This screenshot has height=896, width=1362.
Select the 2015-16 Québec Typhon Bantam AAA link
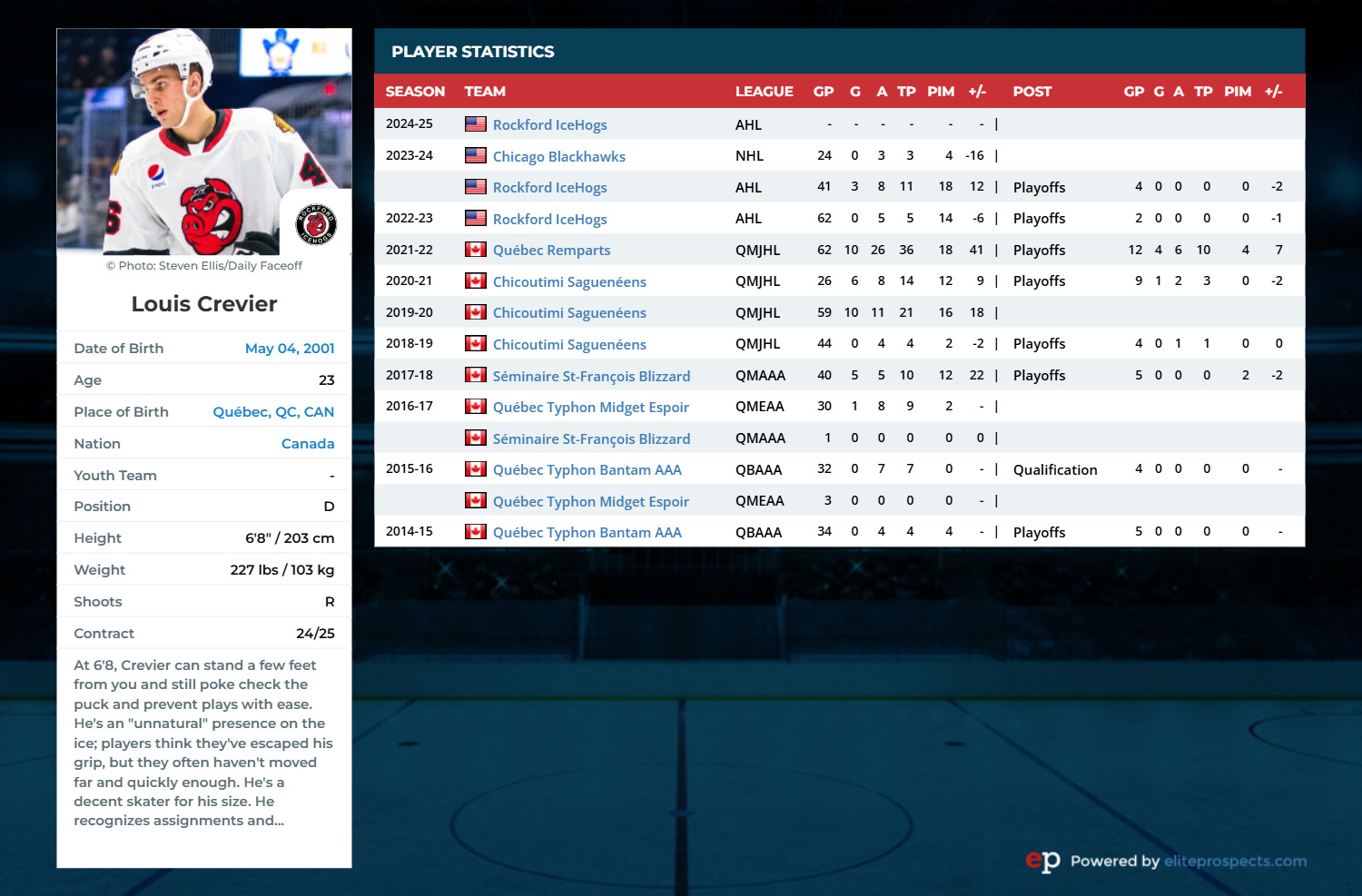pyautogui.click(x=587, y=470)
